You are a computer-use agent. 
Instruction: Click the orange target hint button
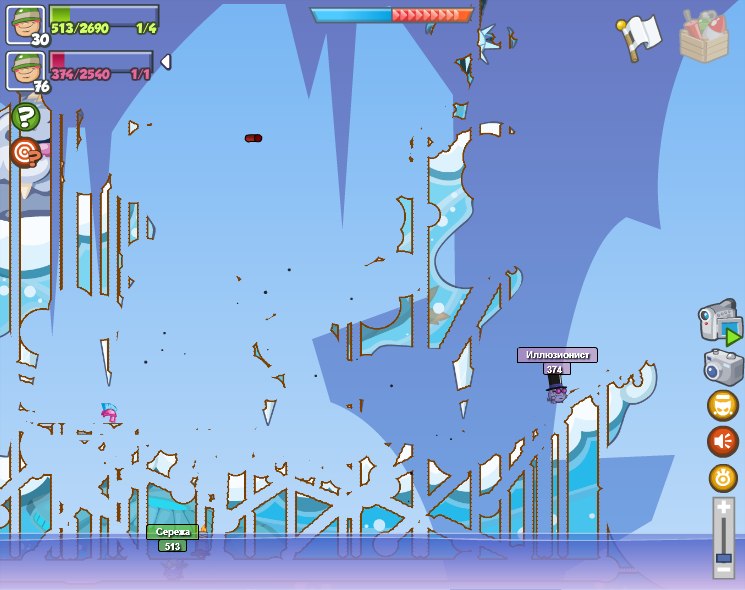(x=25, y=153)
